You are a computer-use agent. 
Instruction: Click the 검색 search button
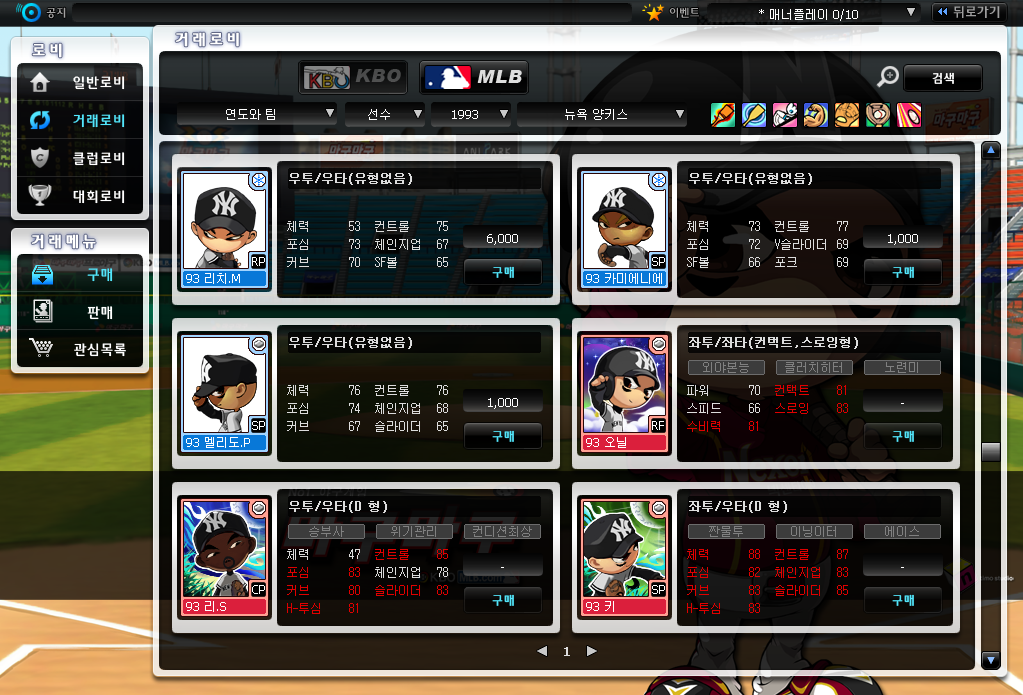tap(942, 77)
